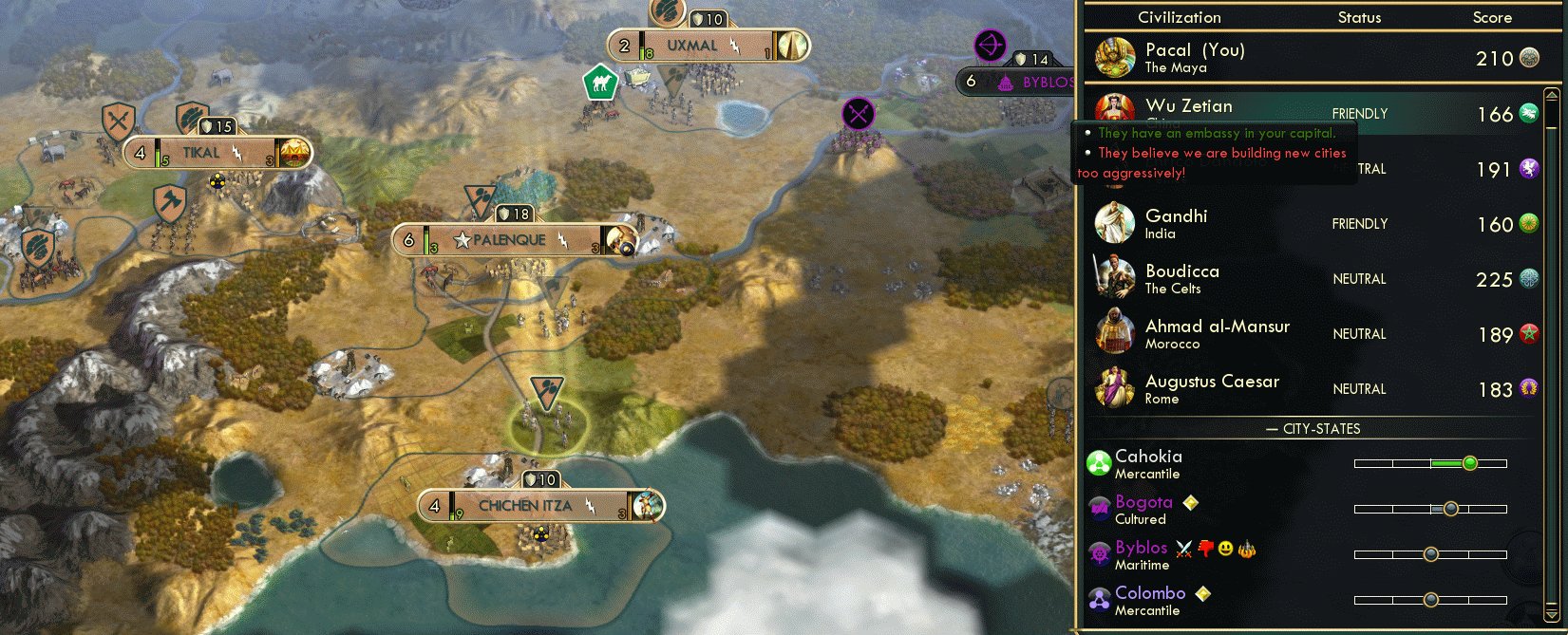The height and width of the screenshot is (635, 1568).
Task: Select the Tikal city banner
Action: click(201, 153)
